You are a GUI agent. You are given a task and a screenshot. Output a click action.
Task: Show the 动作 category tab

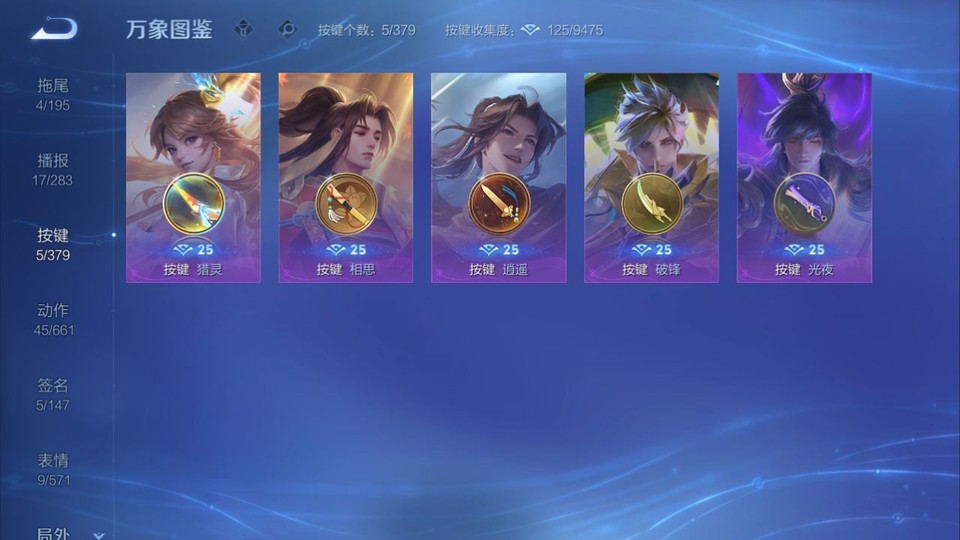click(x=53, y=318)
